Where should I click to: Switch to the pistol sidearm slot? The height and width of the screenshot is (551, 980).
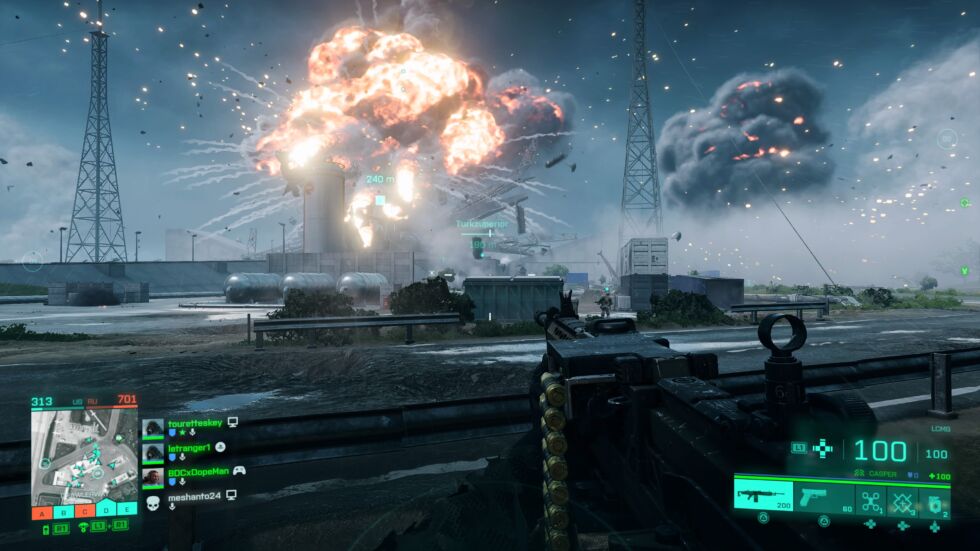tap(824, 496)
